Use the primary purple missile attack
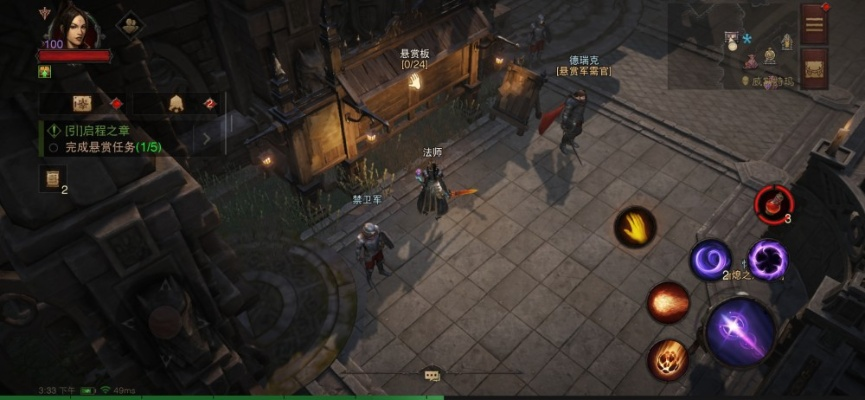The image size is (865, 400). pyautogui.click(x=741, y=331)
